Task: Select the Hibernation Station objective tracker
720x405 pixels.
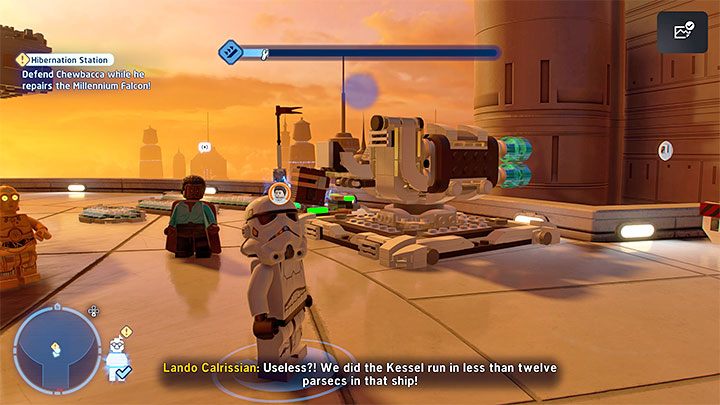Action: pos(65,60)
